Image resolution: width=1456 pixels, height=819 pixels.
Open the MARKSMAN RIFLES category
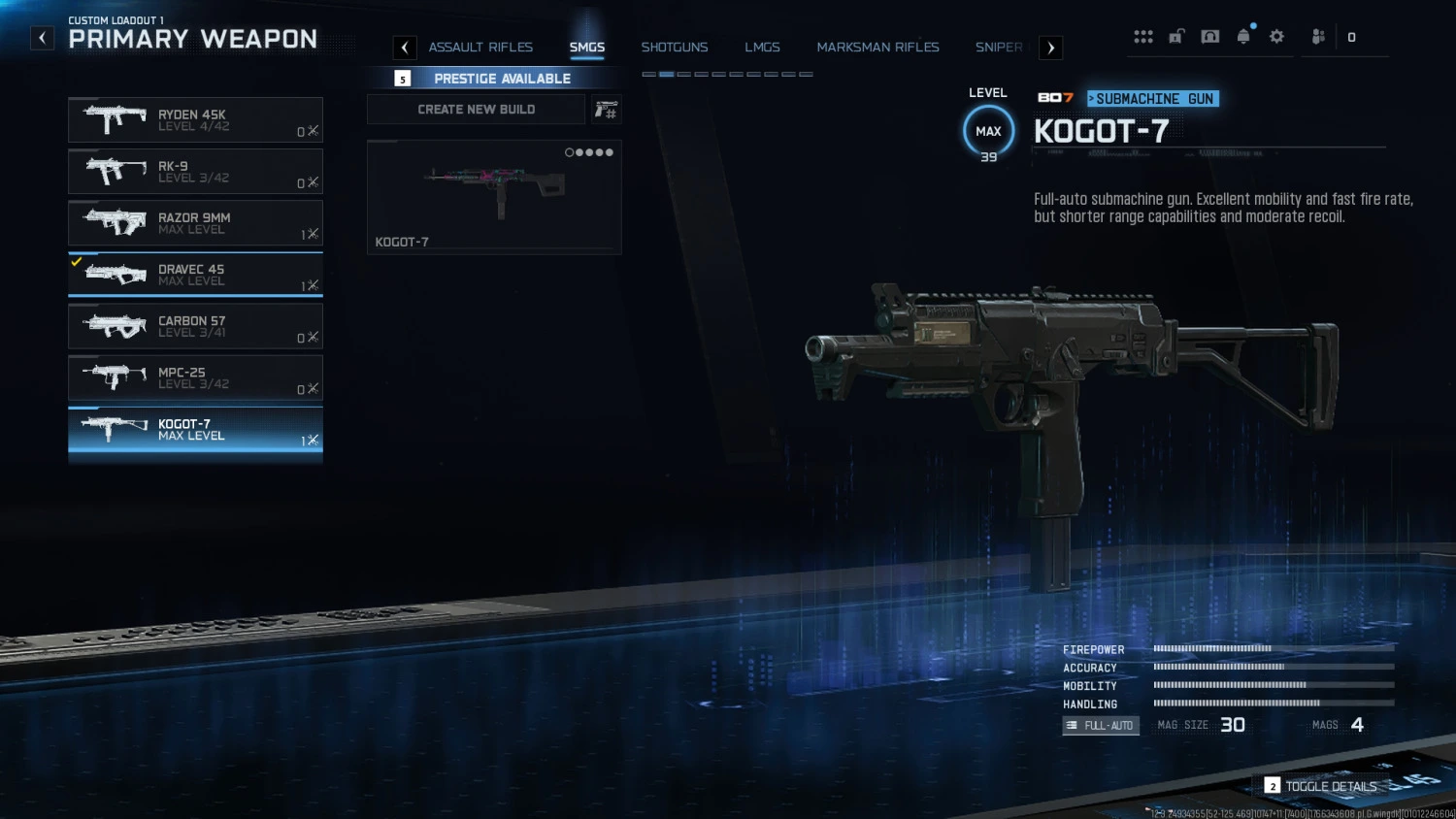click(877, 47)
